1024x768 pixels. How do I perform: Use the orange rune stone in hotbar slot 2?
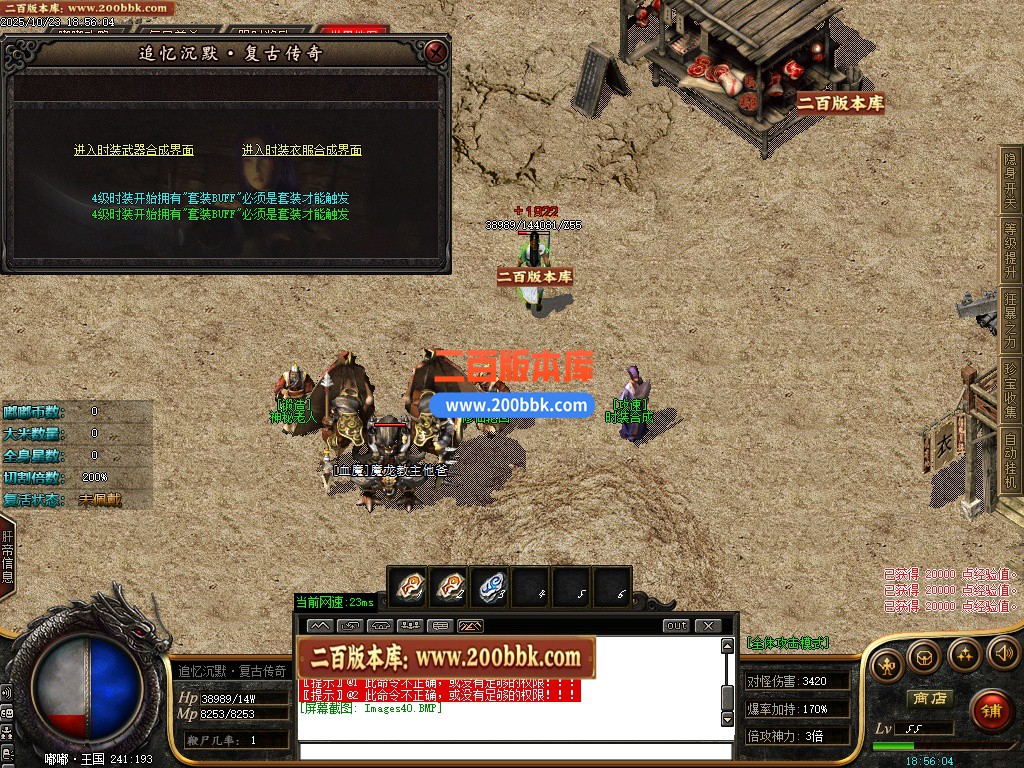tap(449, 587)
